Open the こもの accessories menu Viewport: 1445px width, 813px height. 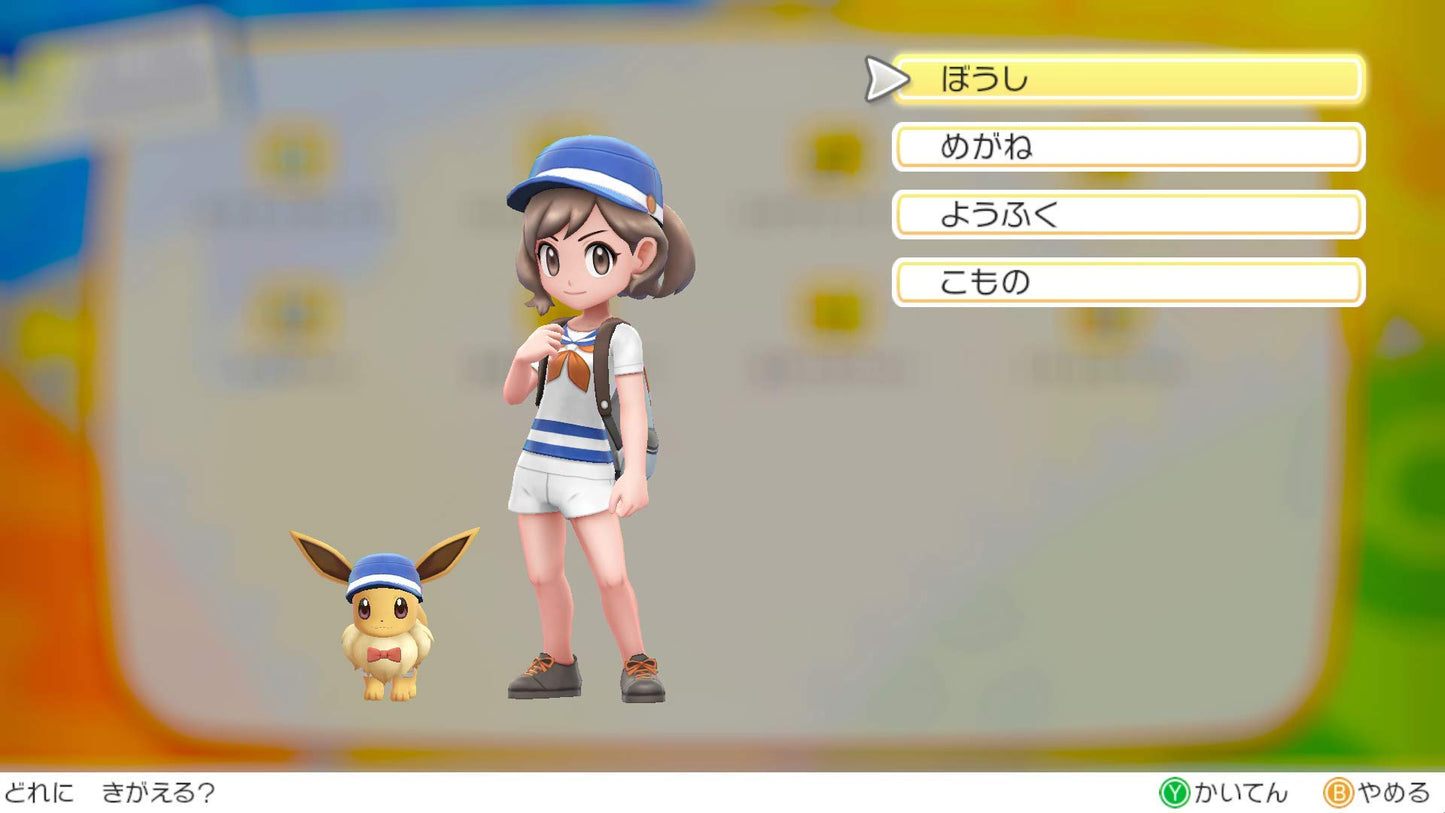tap(1130, 283)
